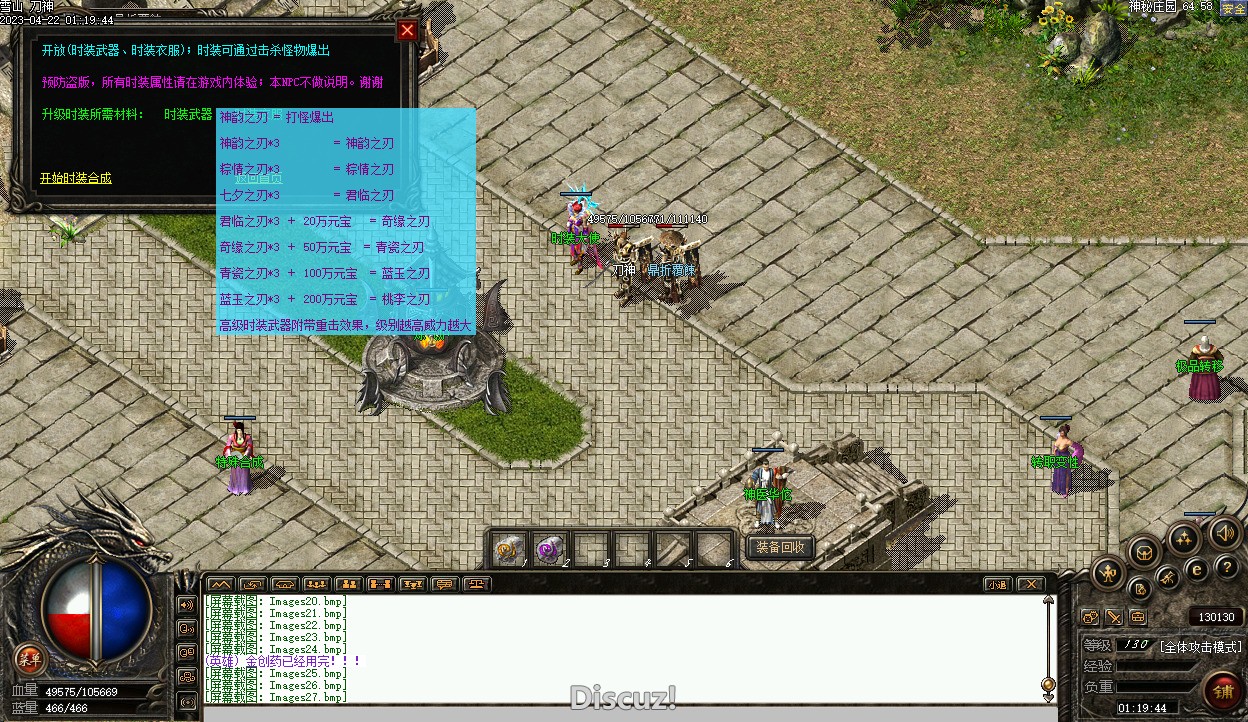The image size is (1248, 722).
Task: Open help with the question mark icon
Action: 1226,569
